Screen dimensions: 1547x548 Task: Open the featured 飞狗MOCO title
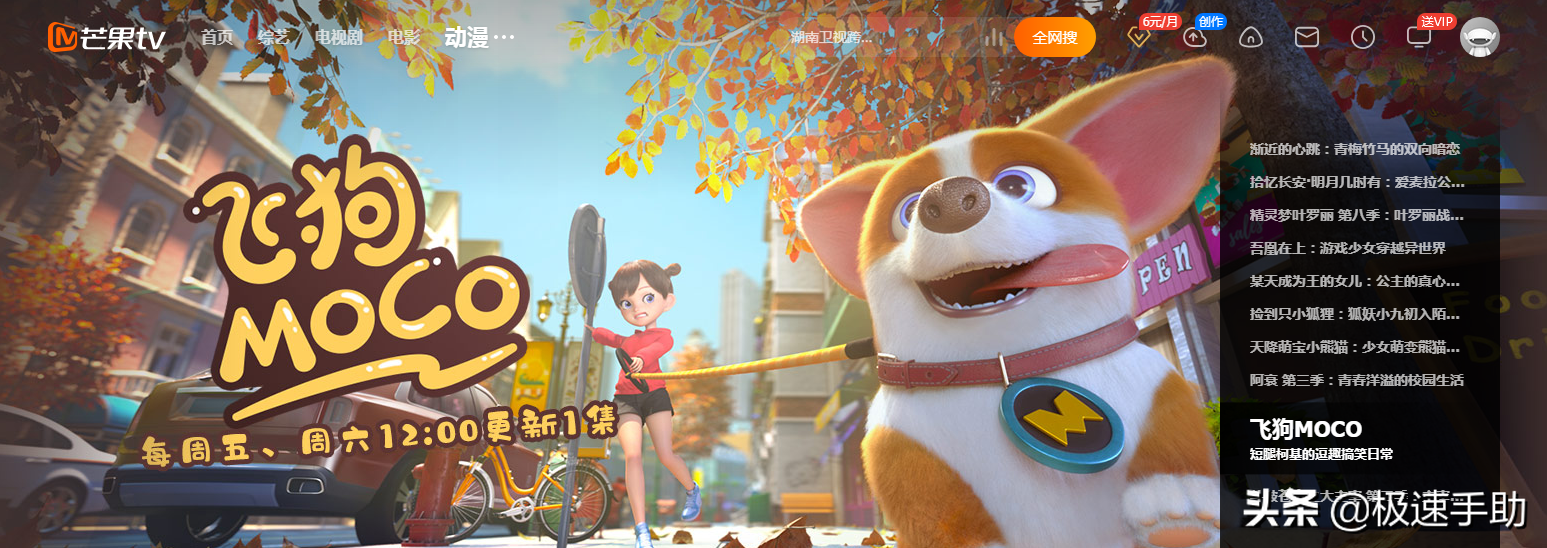(1305, 430)
